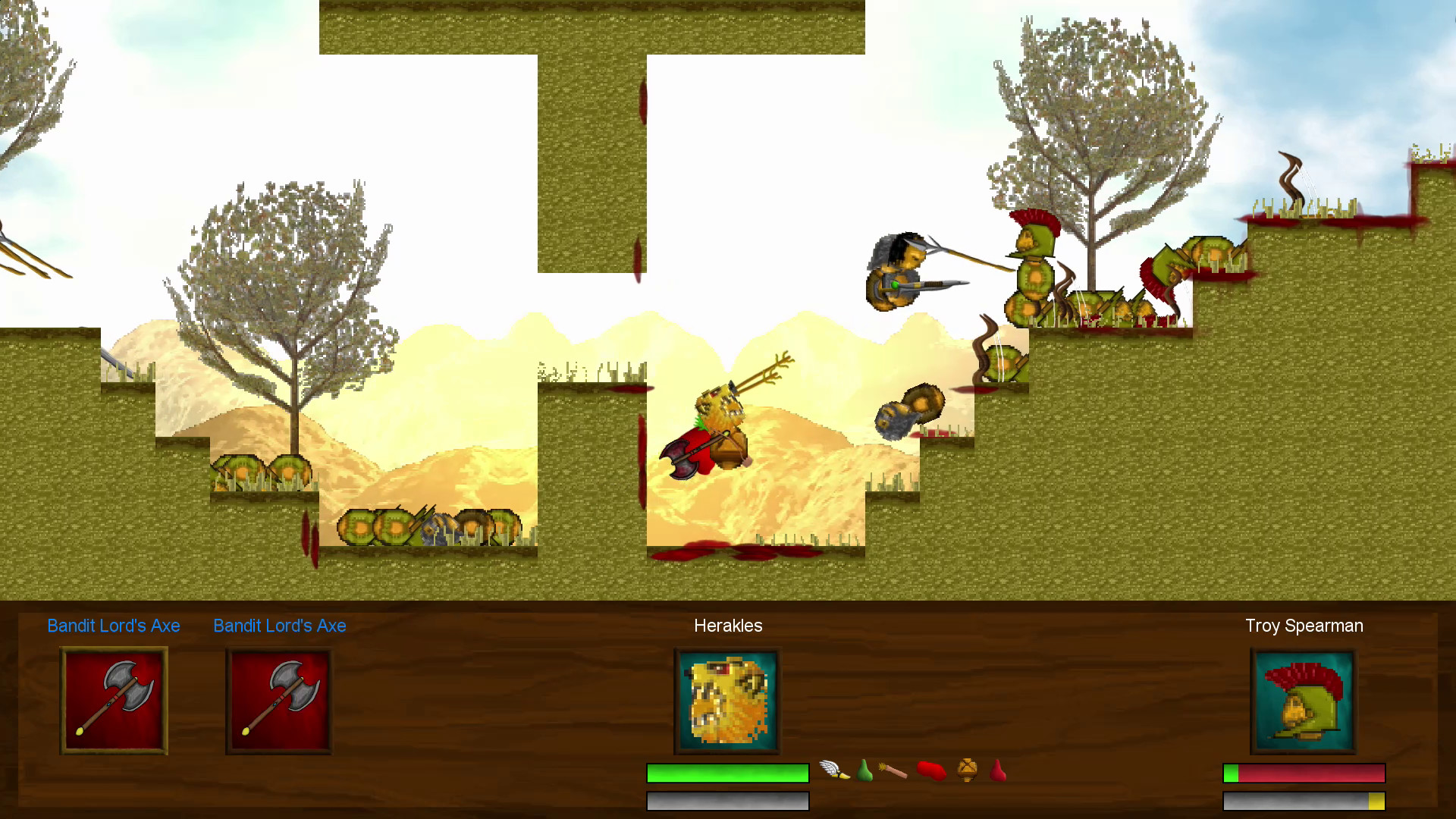This screenshot has width=1456, height=819.
Task: Select the left Bandit Lord's Axe item slot
Action: coord(113,698)
